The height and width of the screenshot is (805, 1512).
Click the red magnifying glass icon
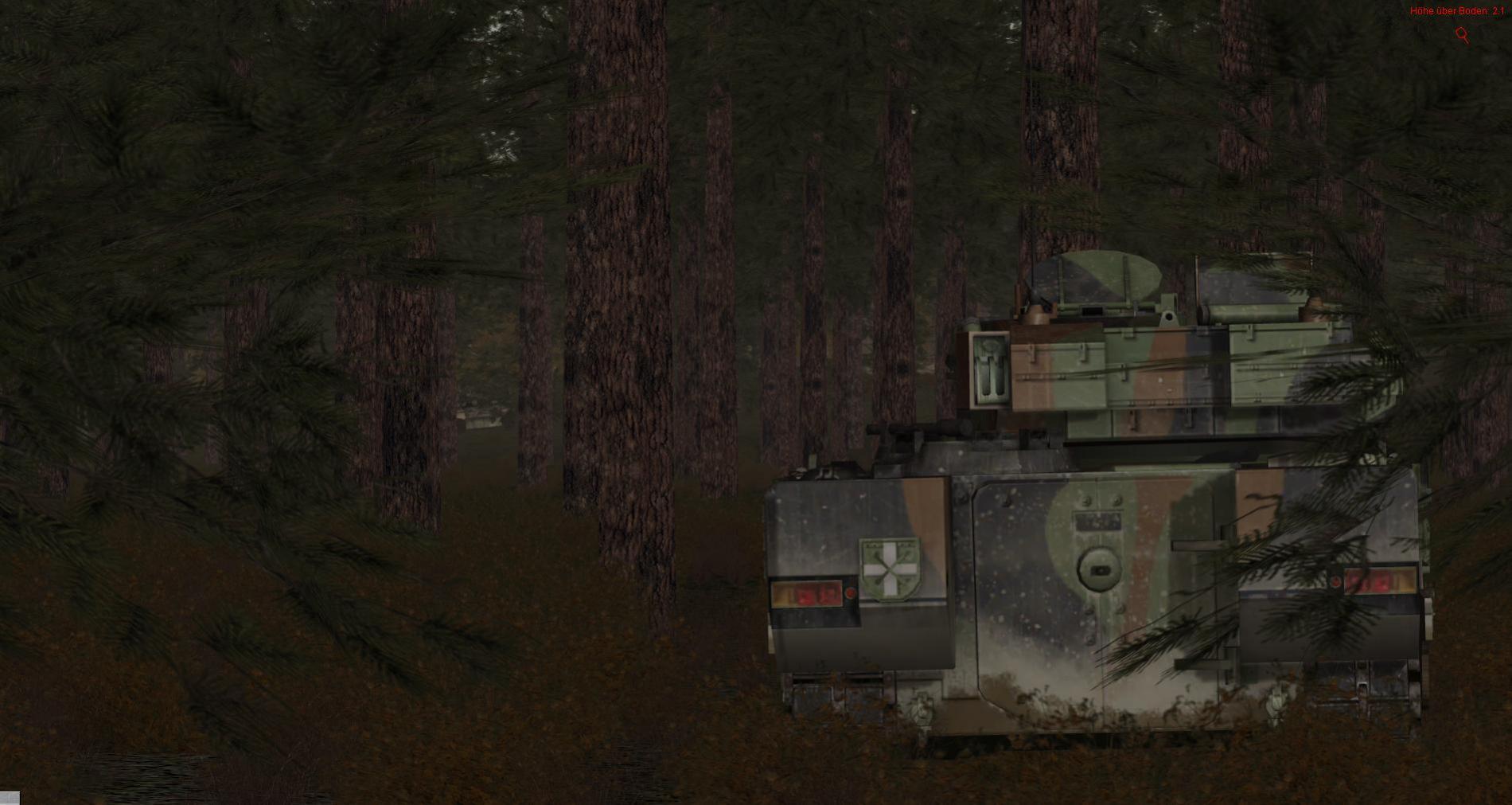(x=1462, y=34)
